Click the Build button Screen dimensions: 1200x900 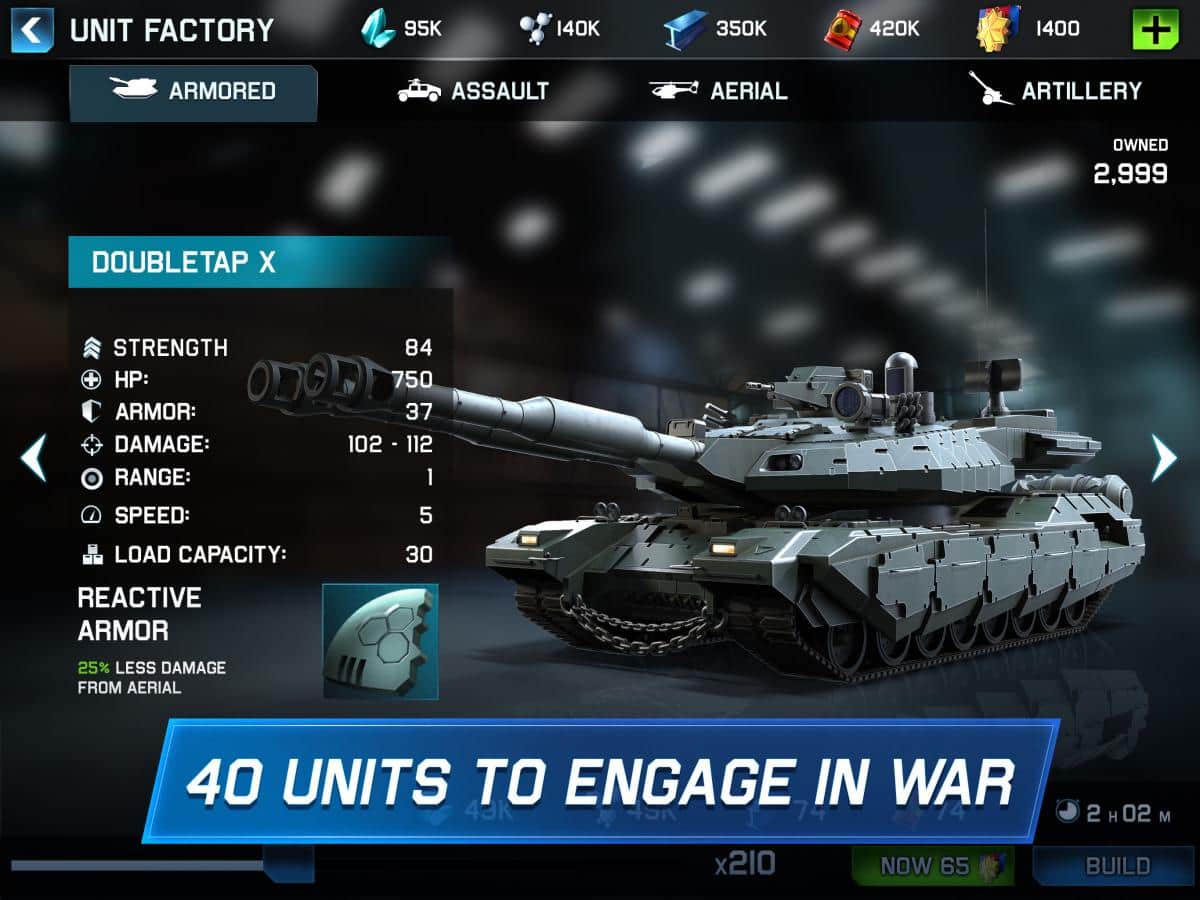1116,866
